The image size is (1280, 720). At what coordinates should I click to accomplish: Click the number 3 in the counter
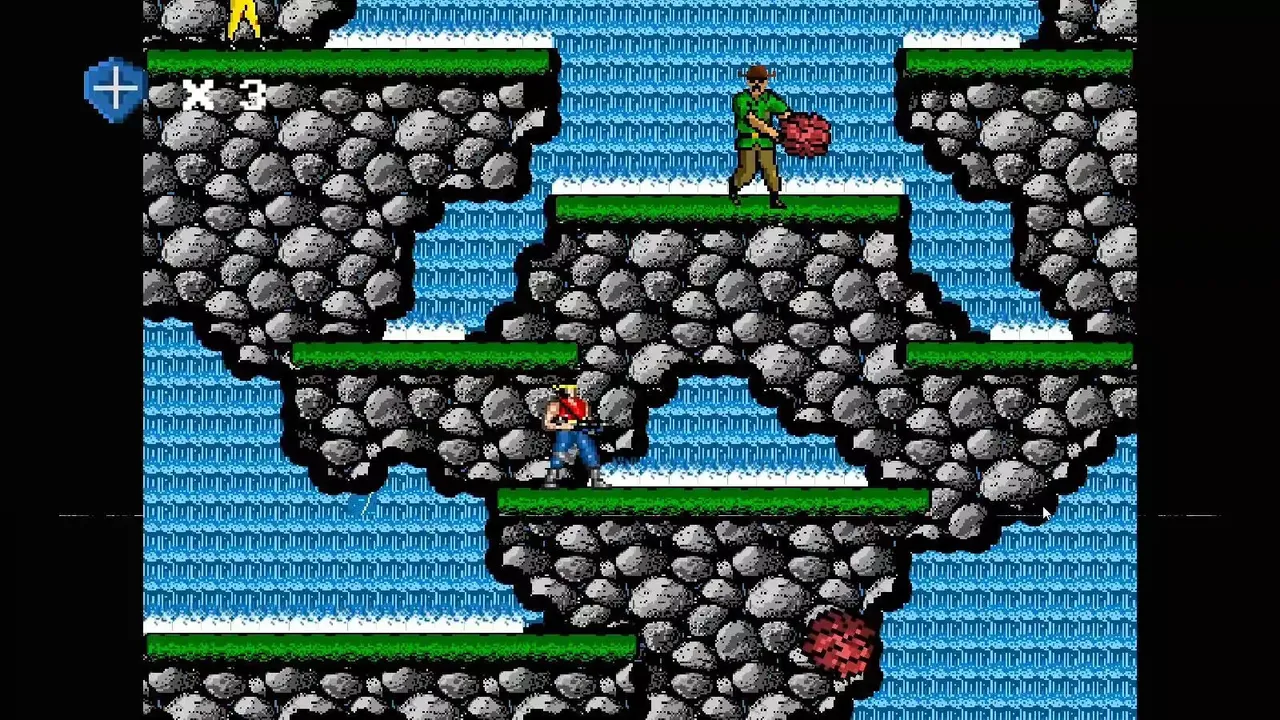(252, 95)
